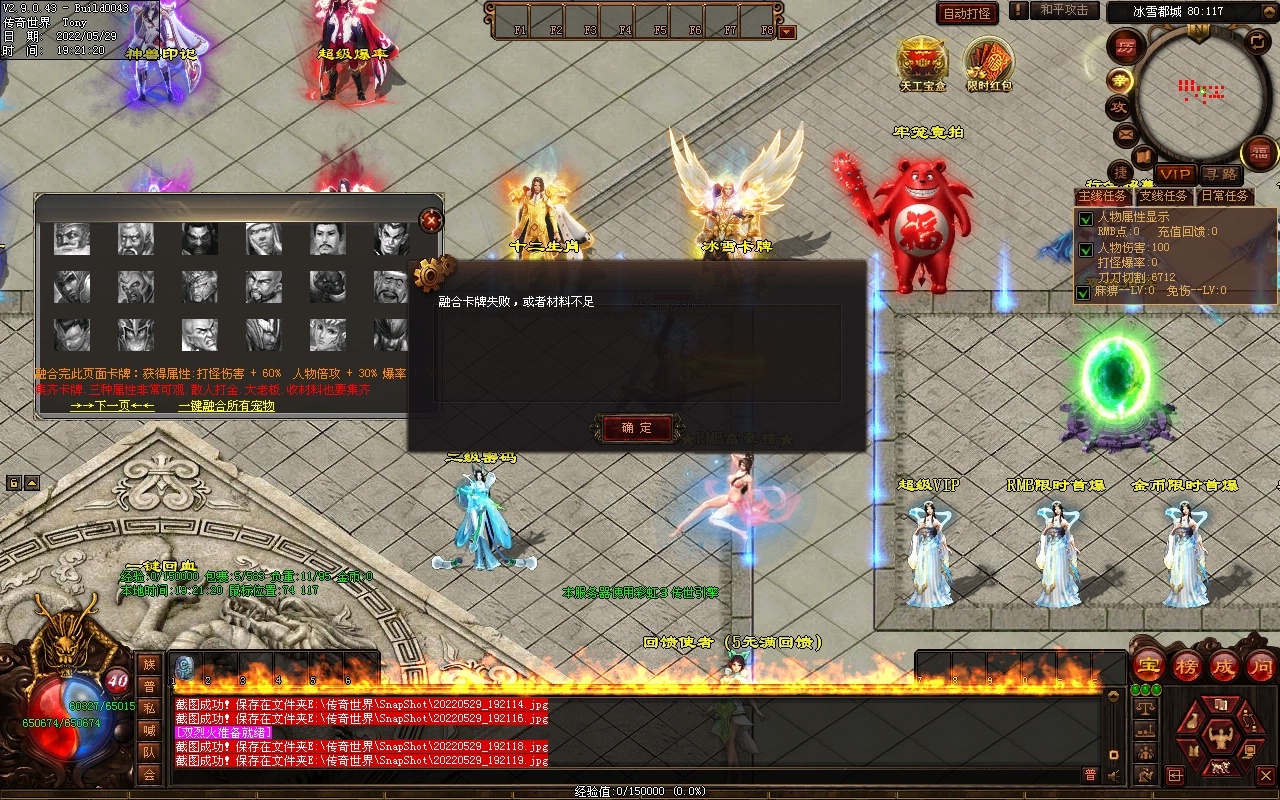Viewport: 1280px width, 800px height.
Task: Close the card fusion panel
Action: click(431, 220)
